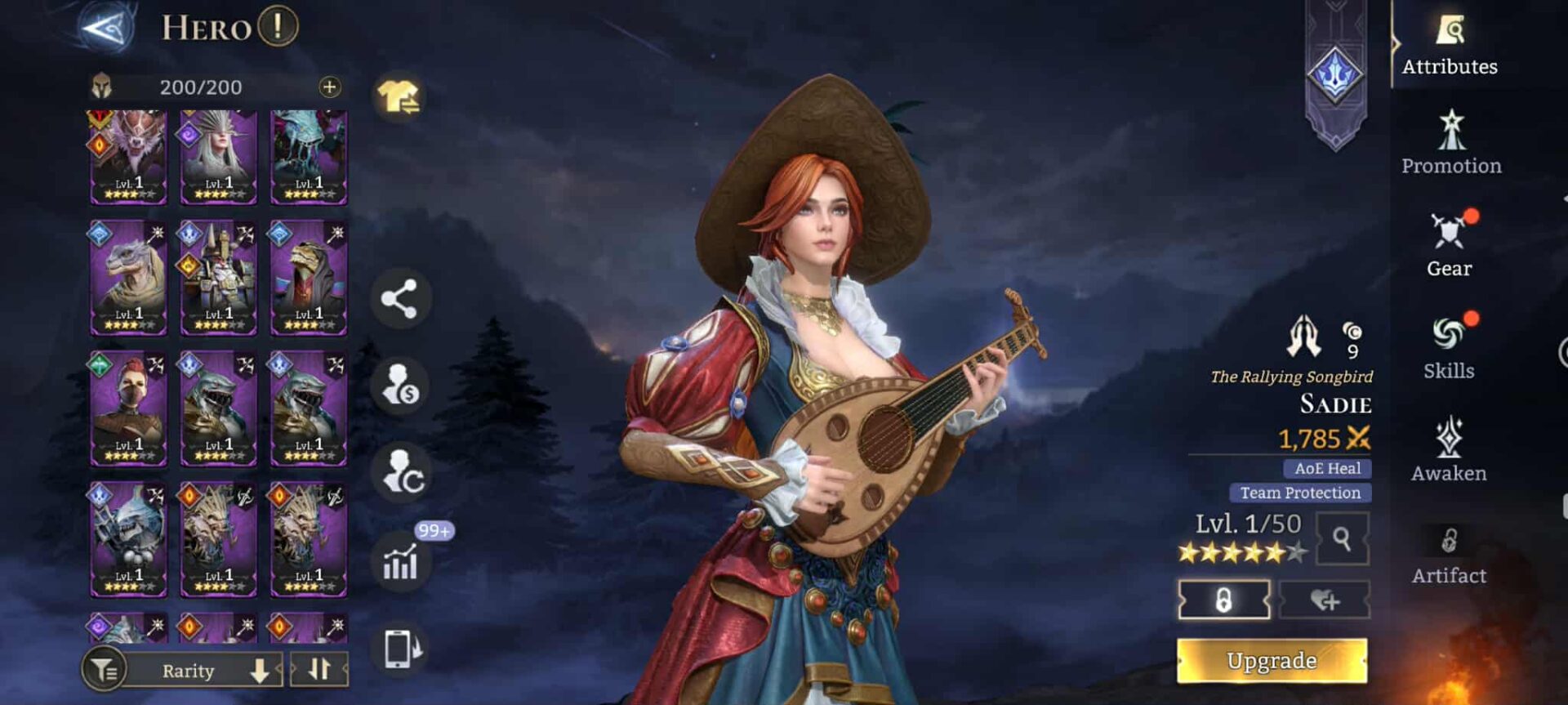Viewport: 1568px width, 705px height.
Task: Open the shirt gear swap icon
Action: [399, 98]
